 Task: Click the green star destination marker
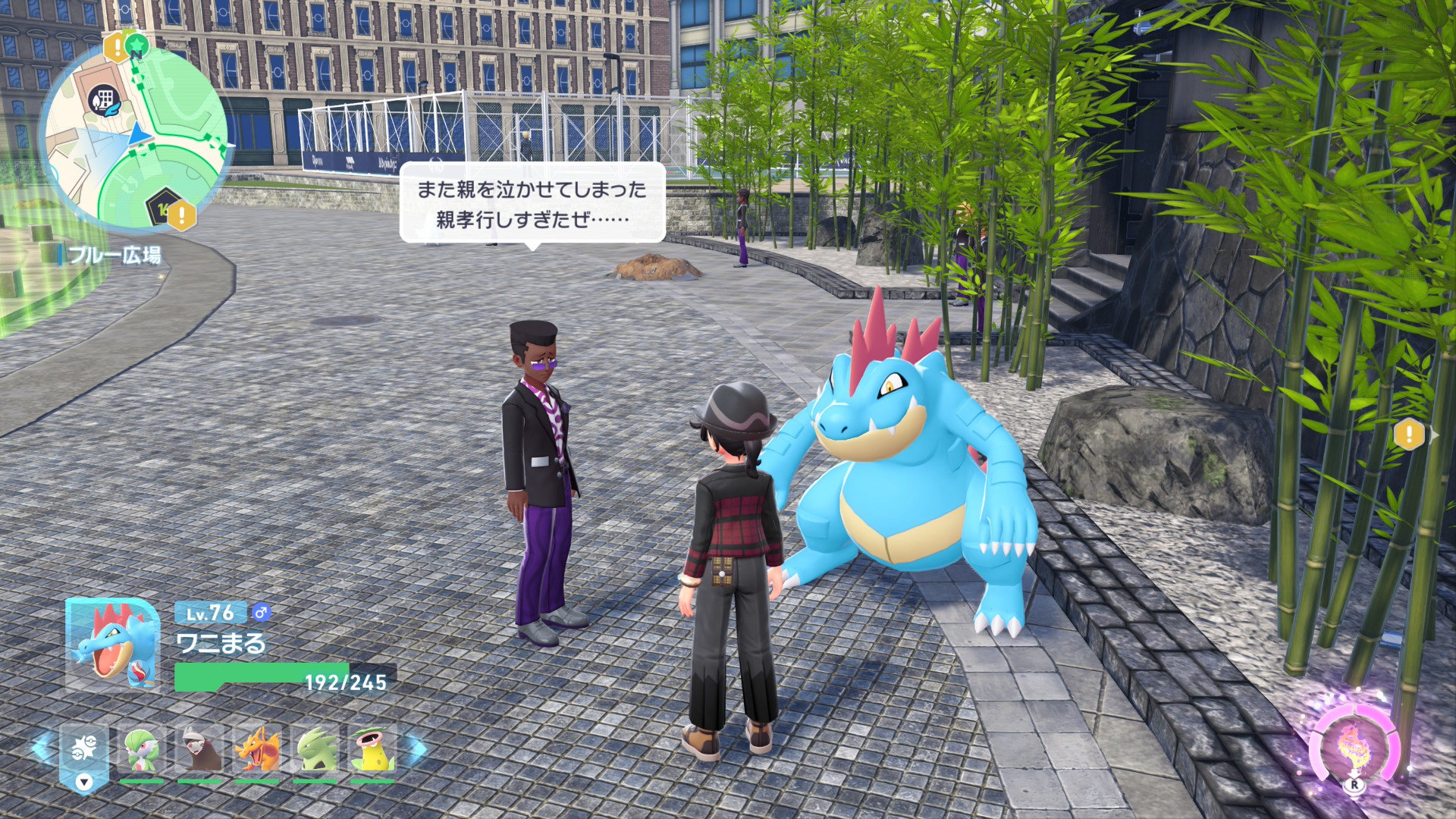point(136,46)
